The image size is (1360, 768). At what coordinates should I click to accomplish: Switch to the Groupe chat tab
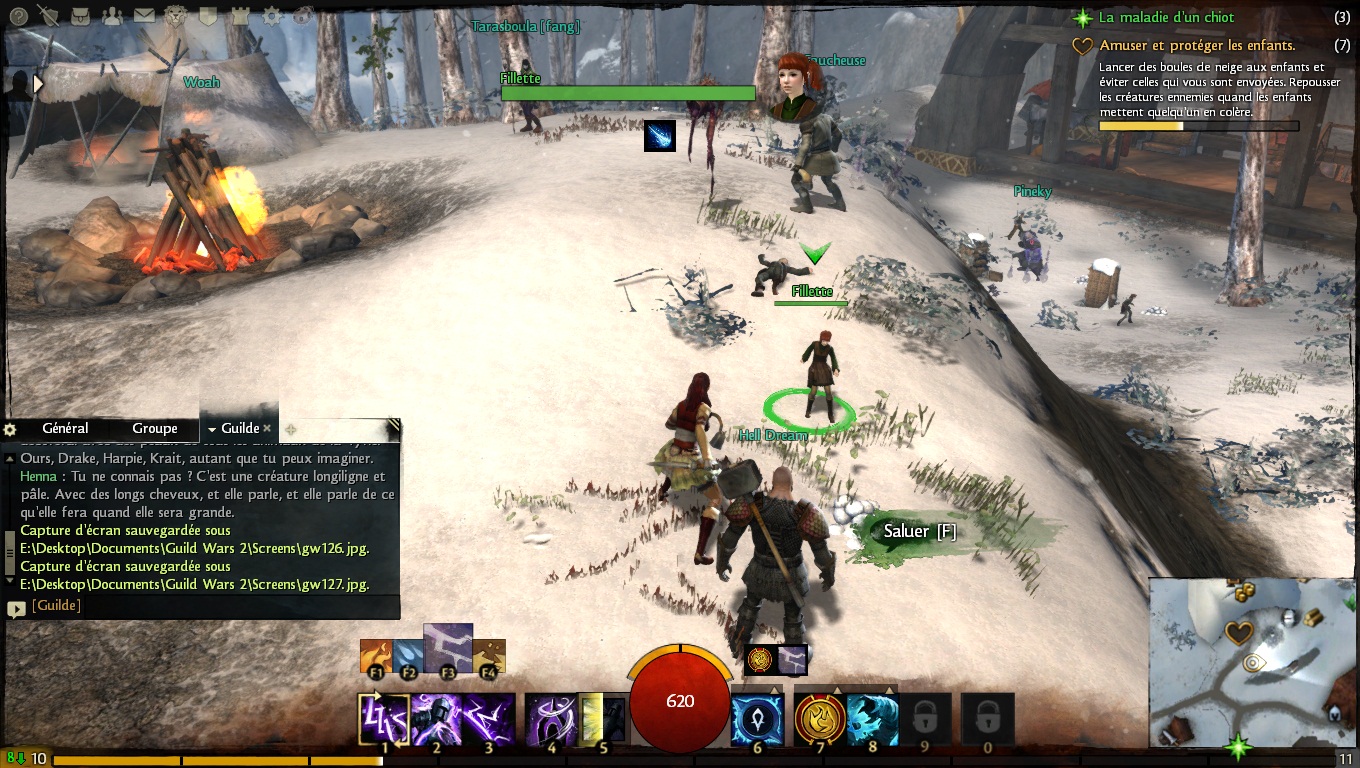click(155, 429)
